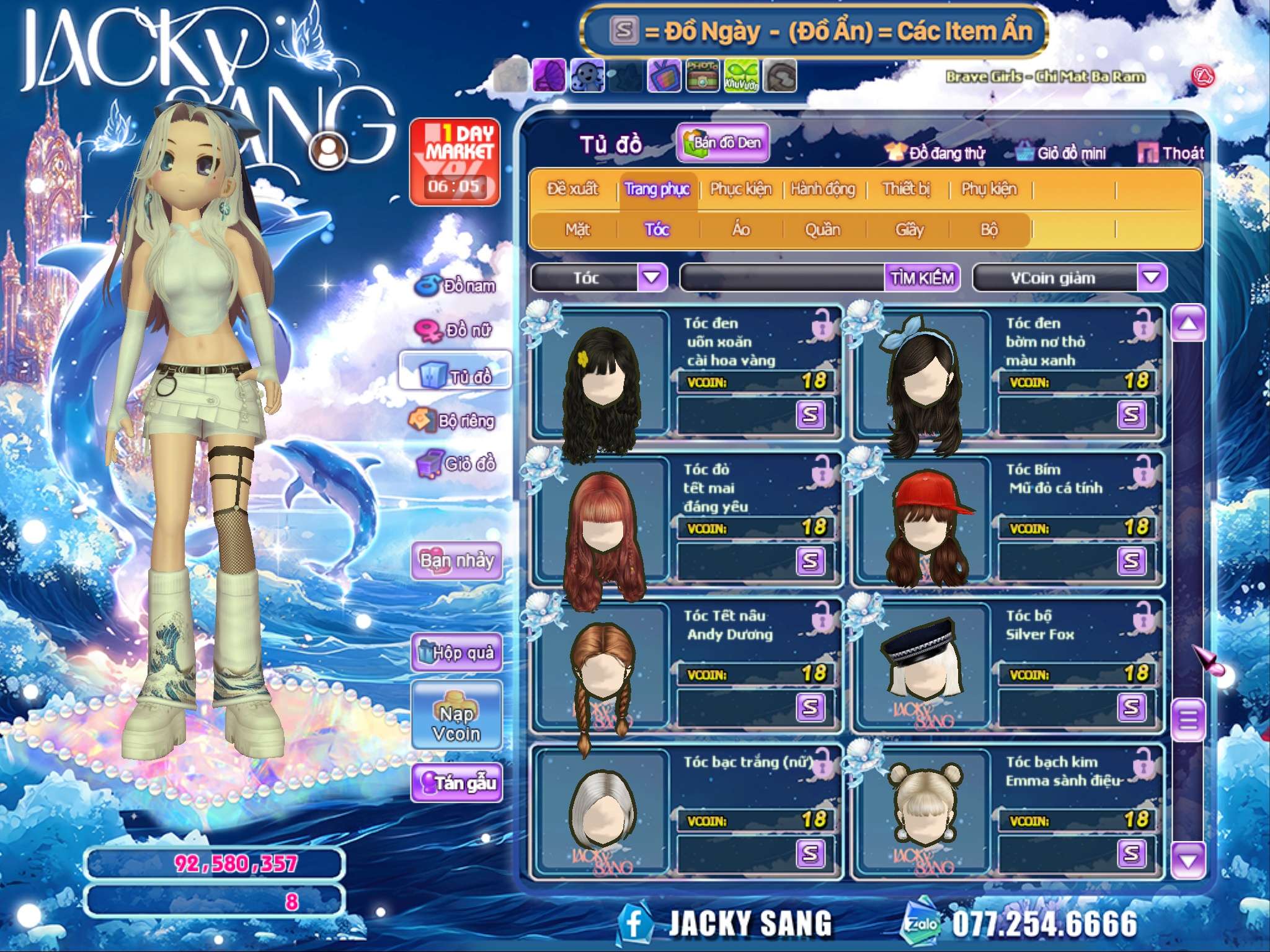Viewport: 1270px width, 952px height.
Task: Switch to the Đề xuất tab
Action: point(572,189)
